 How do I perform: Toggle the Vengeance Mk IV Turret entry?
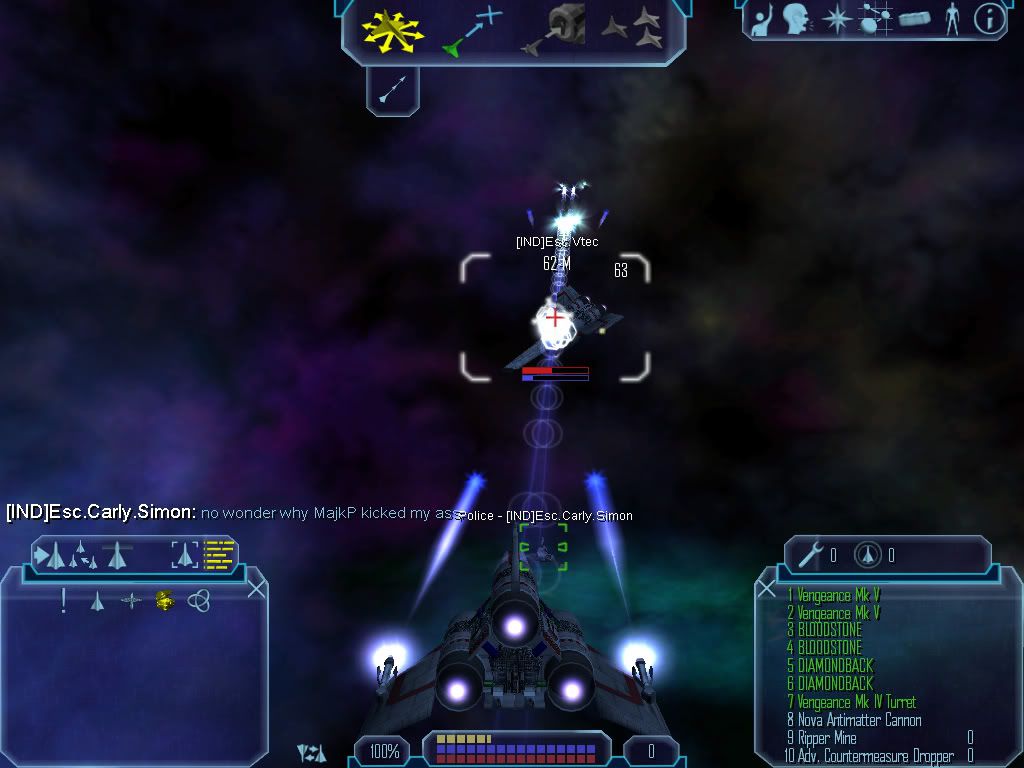(856, 702)
